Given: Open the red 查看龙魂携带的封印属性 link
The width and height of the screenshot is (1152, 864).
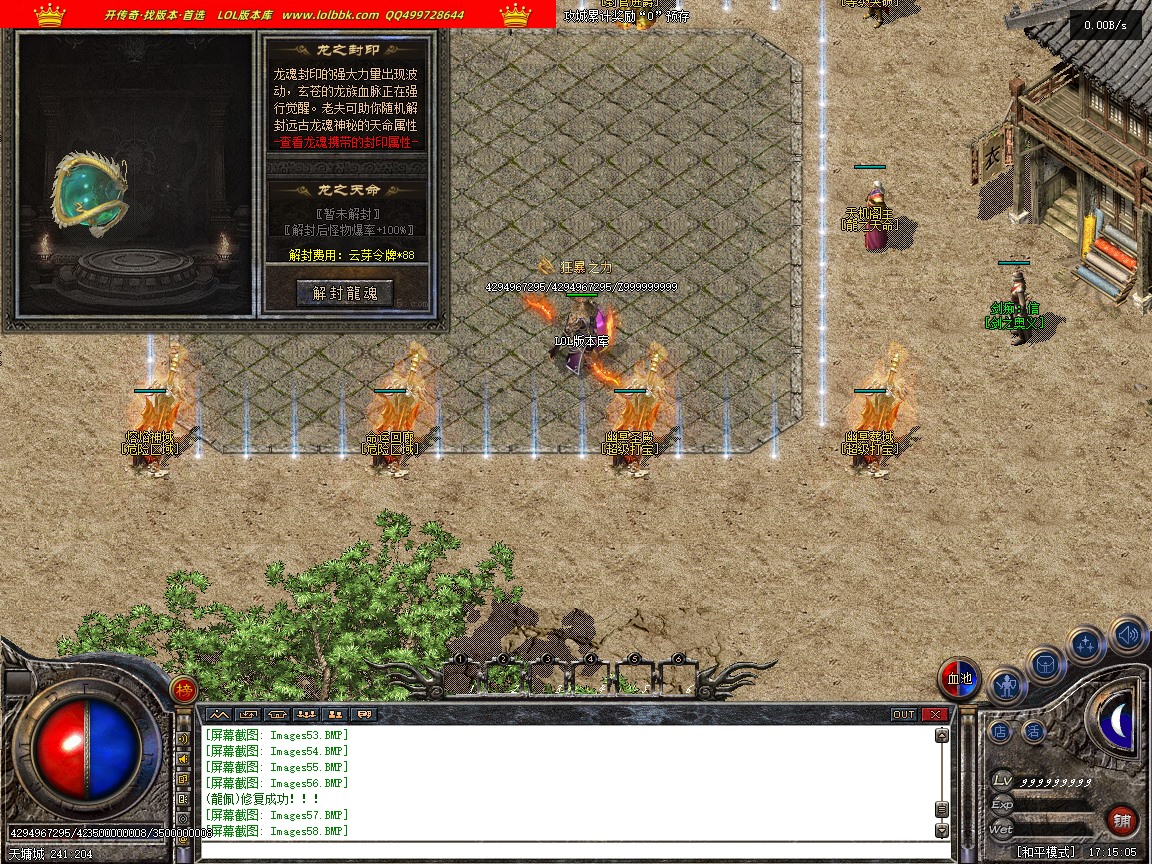Looking at the screenshot, I should click(346, 143).
